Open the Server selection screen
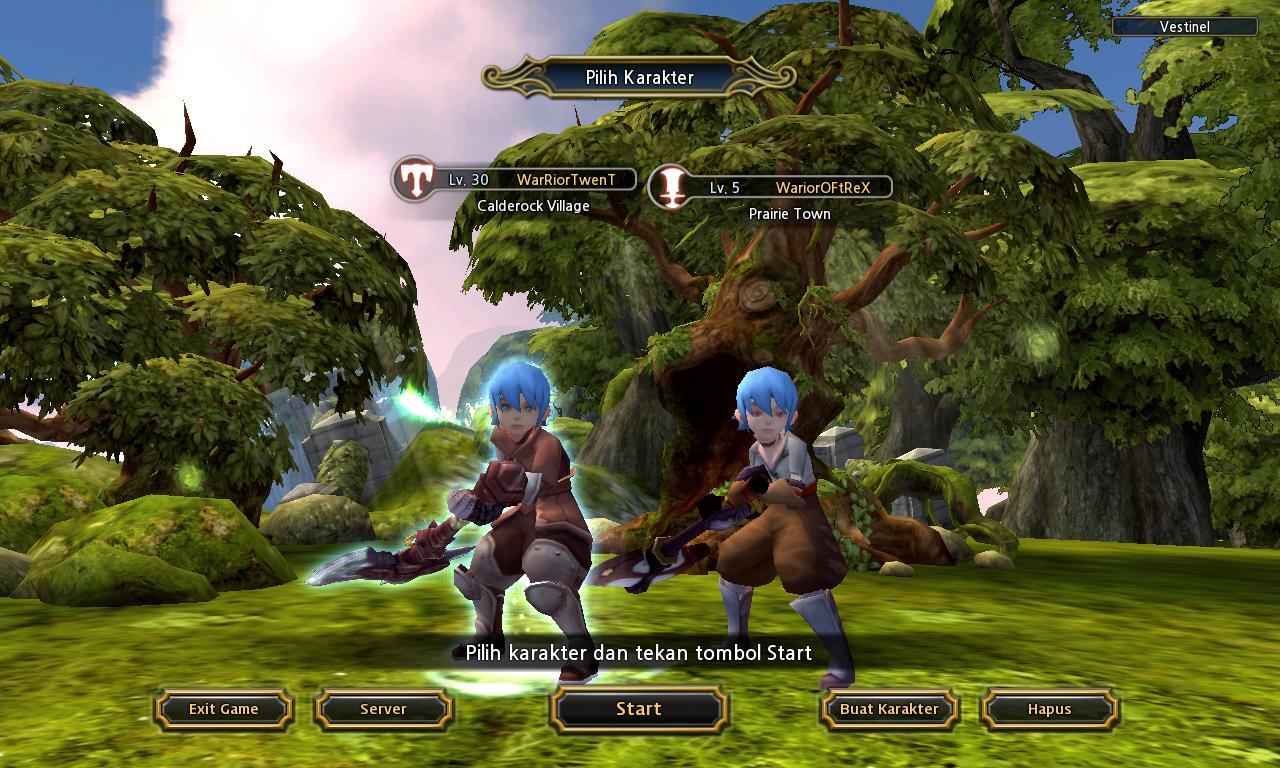Viewport: 1280px width, 768px height. click(383, 709)
